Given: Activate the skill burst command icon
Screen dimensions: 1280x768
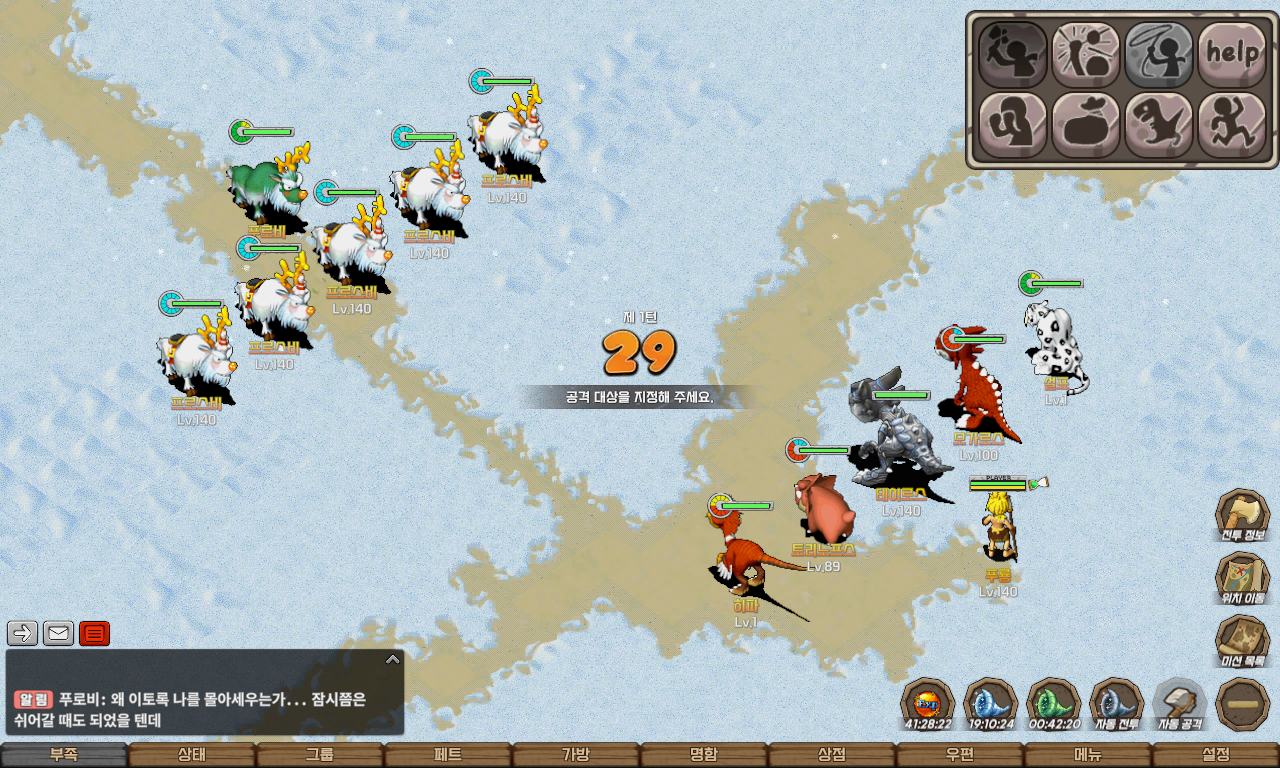Looking at the screenshot, I should tap(1085, 54).
